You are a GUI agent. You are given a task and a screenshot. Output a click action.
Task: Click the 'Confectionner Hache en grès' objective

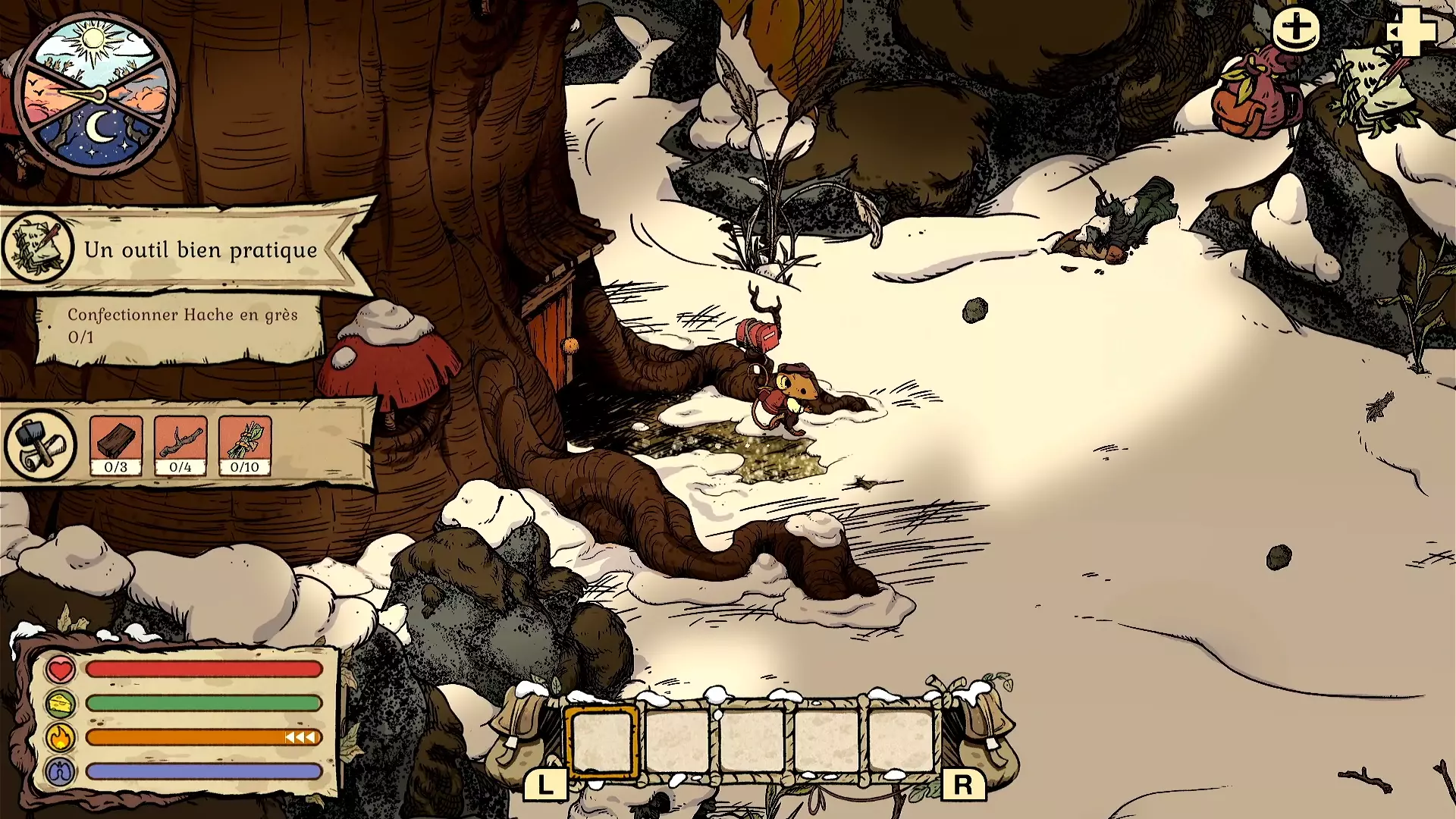click(182, 326)
